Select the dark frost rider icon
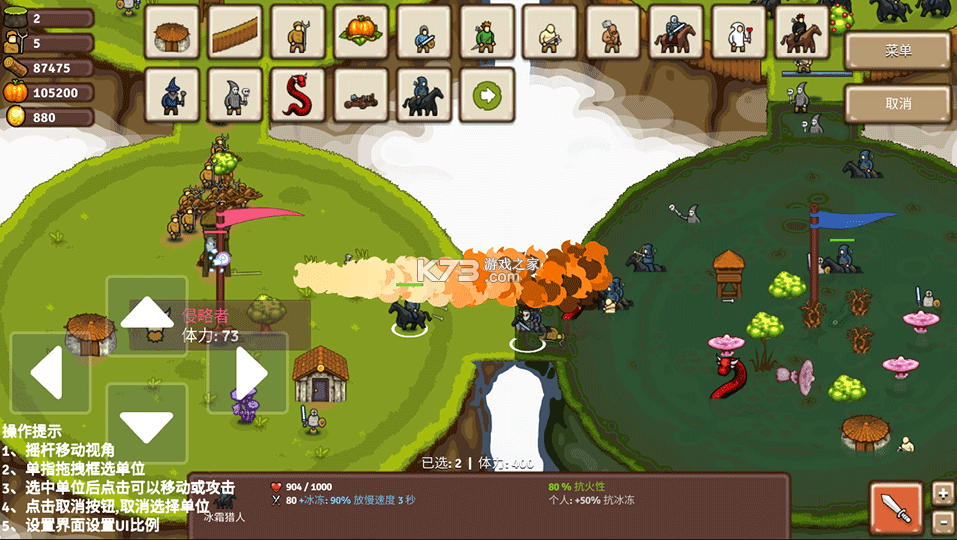The width and height of the screenshot is (957, 540). [x=424, y=95]
